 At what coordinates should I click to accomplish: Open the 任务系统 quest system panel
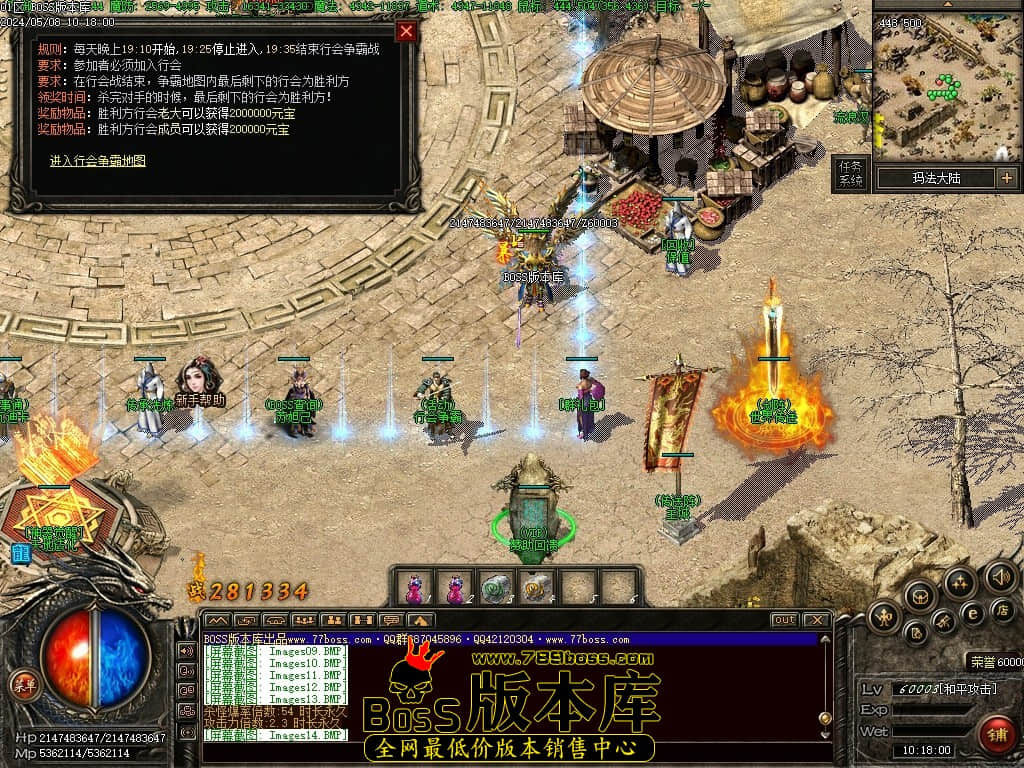point(850,173)
